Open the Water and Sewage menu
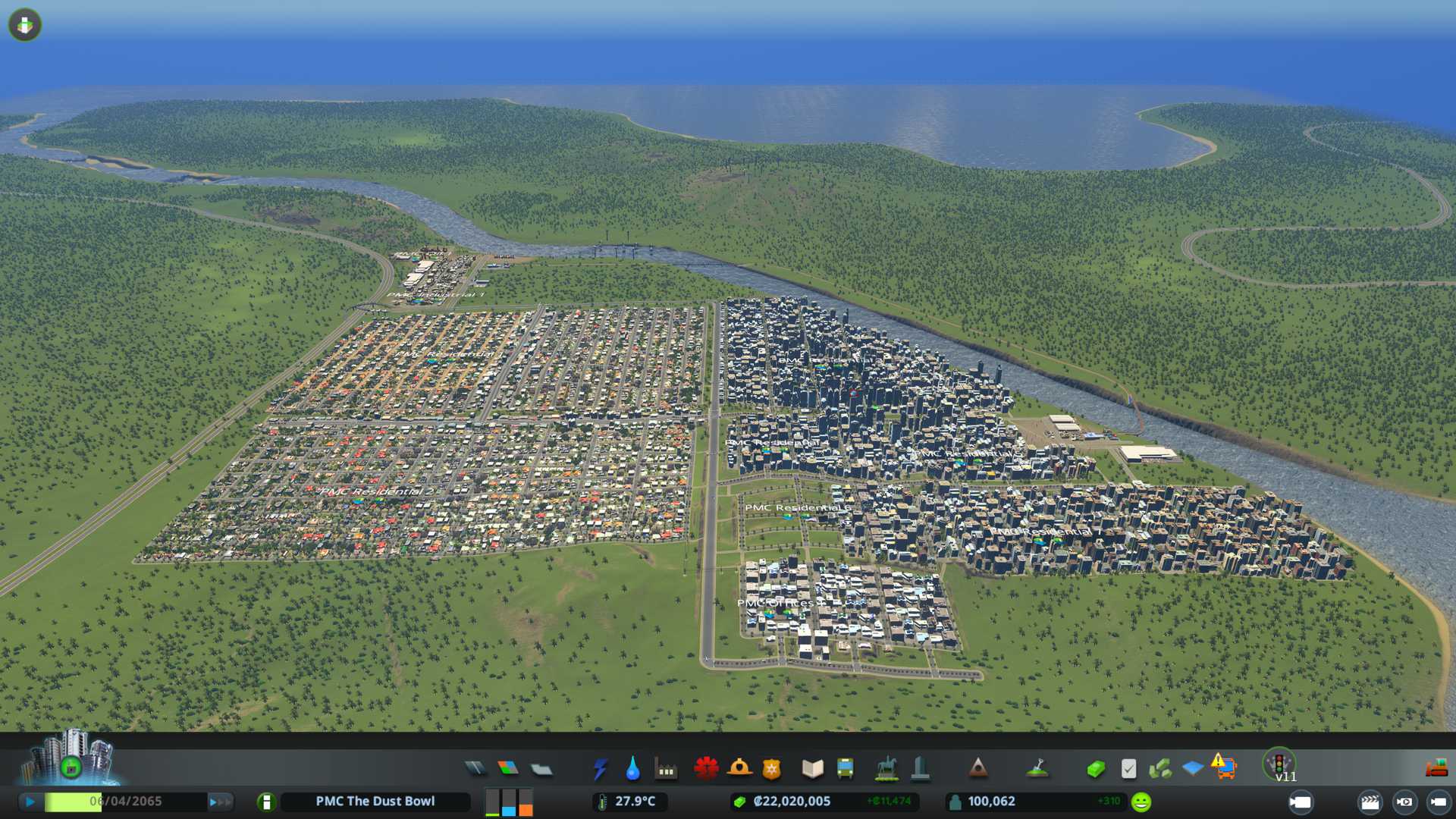The width and height of the screenshot is (1456, 819). pos(632,769)
